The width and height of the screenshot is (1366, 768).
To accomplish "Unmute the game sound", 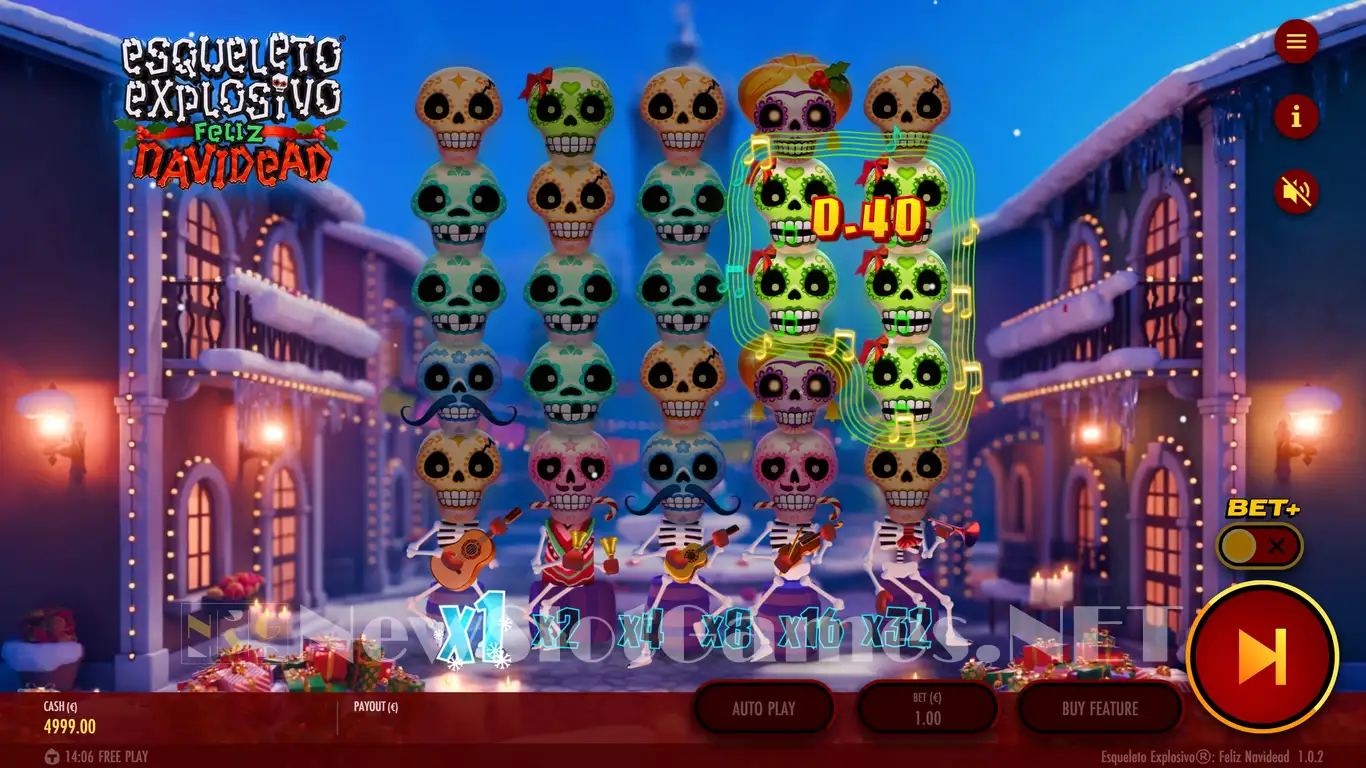I will (x=1296, y=191).
